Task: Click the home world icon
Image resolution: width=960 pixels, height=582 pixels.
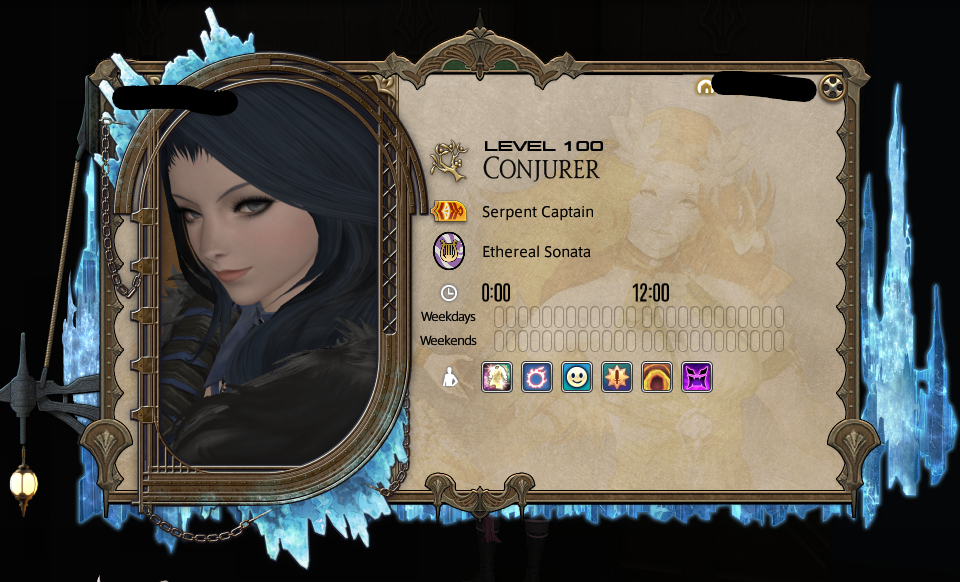Action: pyautogui.click(x=704, y=88)
